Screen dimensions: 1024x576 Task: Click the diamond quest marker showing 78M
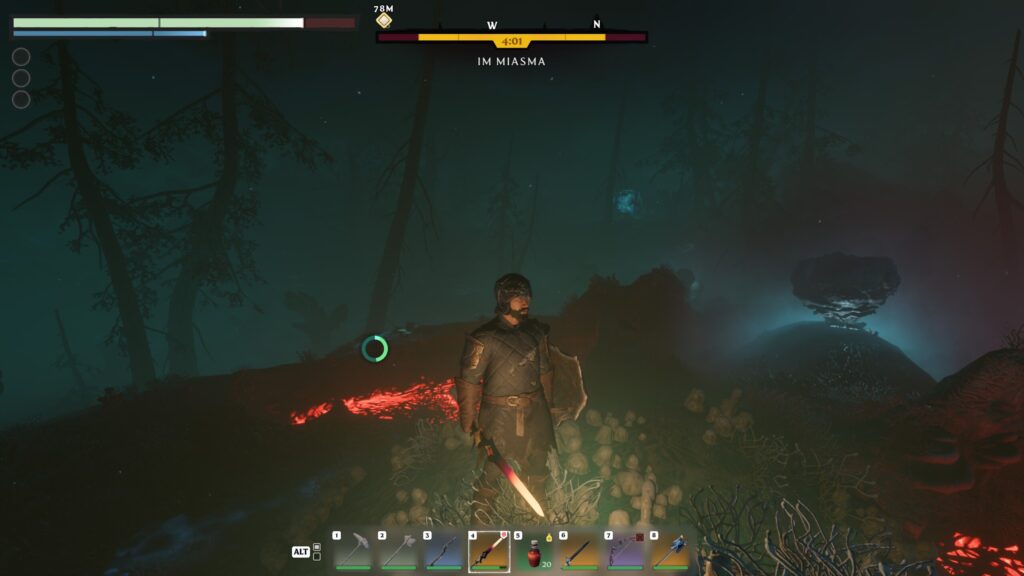point(384,20)
